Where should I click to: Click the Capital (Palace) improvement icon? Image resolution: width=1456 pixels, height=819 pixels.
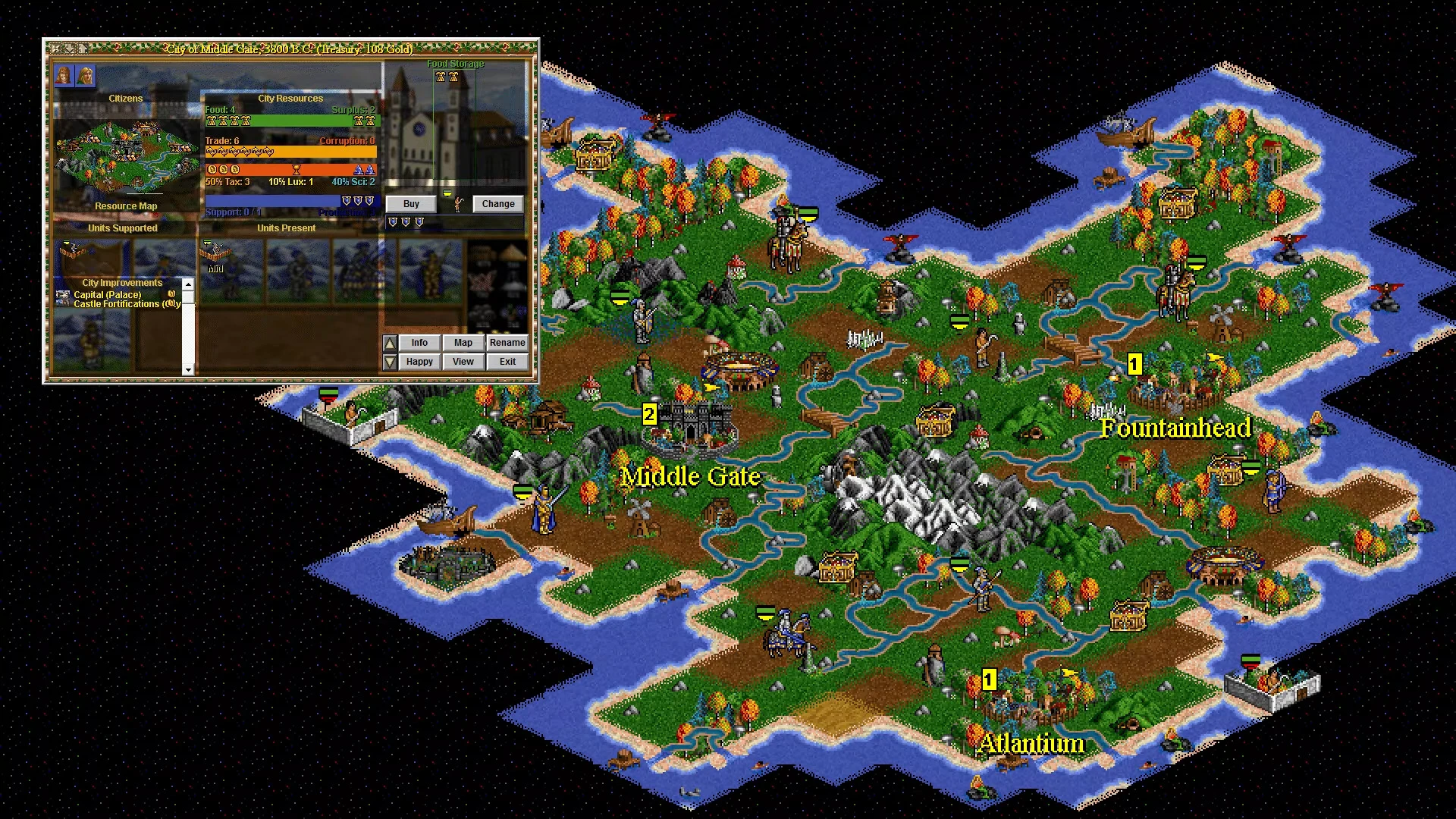[x=63, y=294]
